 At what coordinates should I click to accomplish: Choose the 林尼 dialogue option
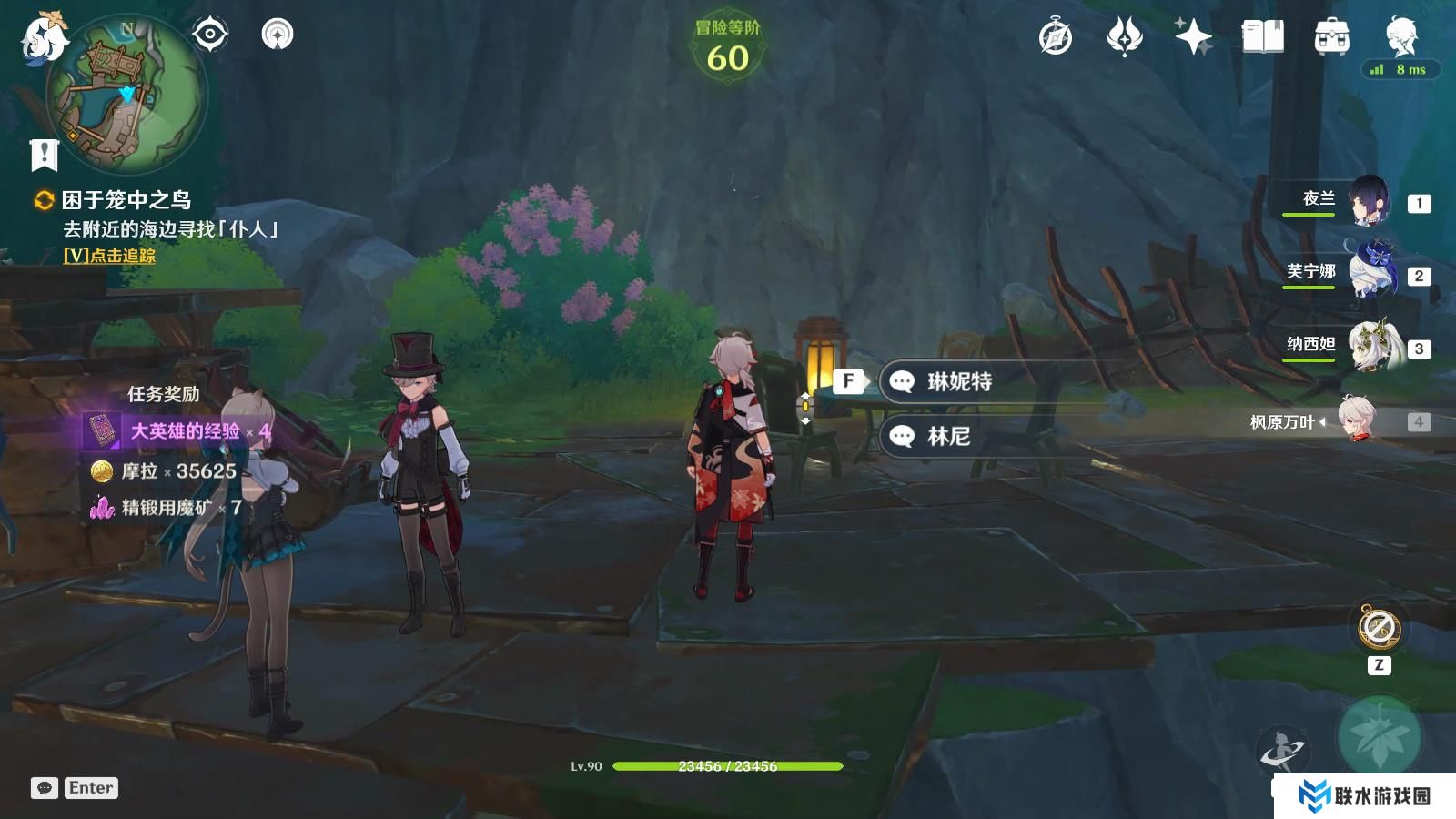coord(948,437)
